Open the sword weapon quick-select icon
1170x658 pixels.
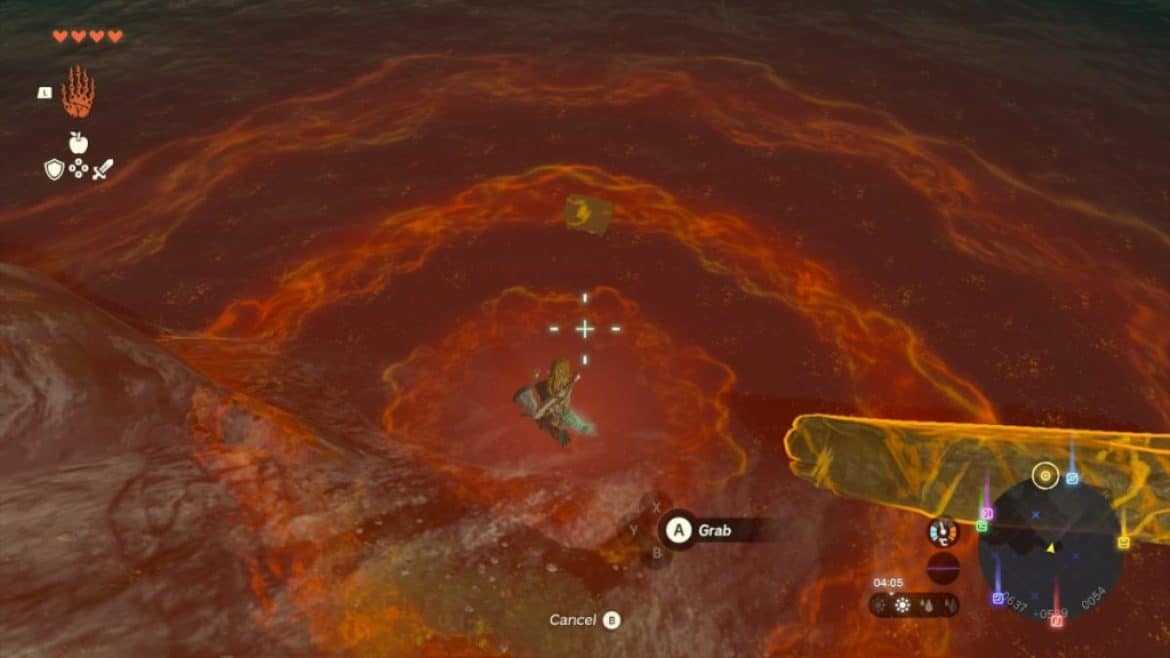point(102,170)
